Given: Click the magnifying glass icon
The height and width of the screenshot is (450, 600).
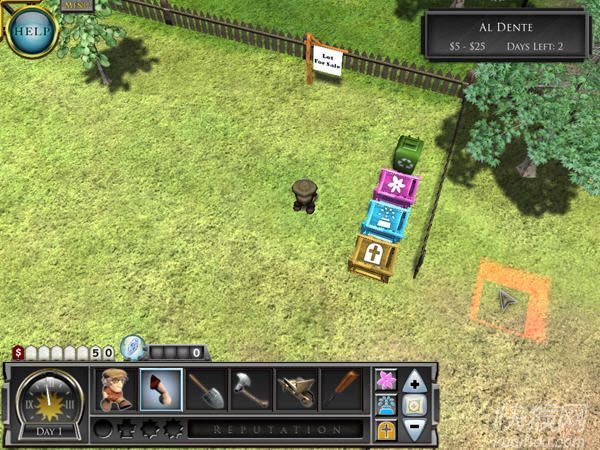Looking at the screenshot, I should (132, 348).
